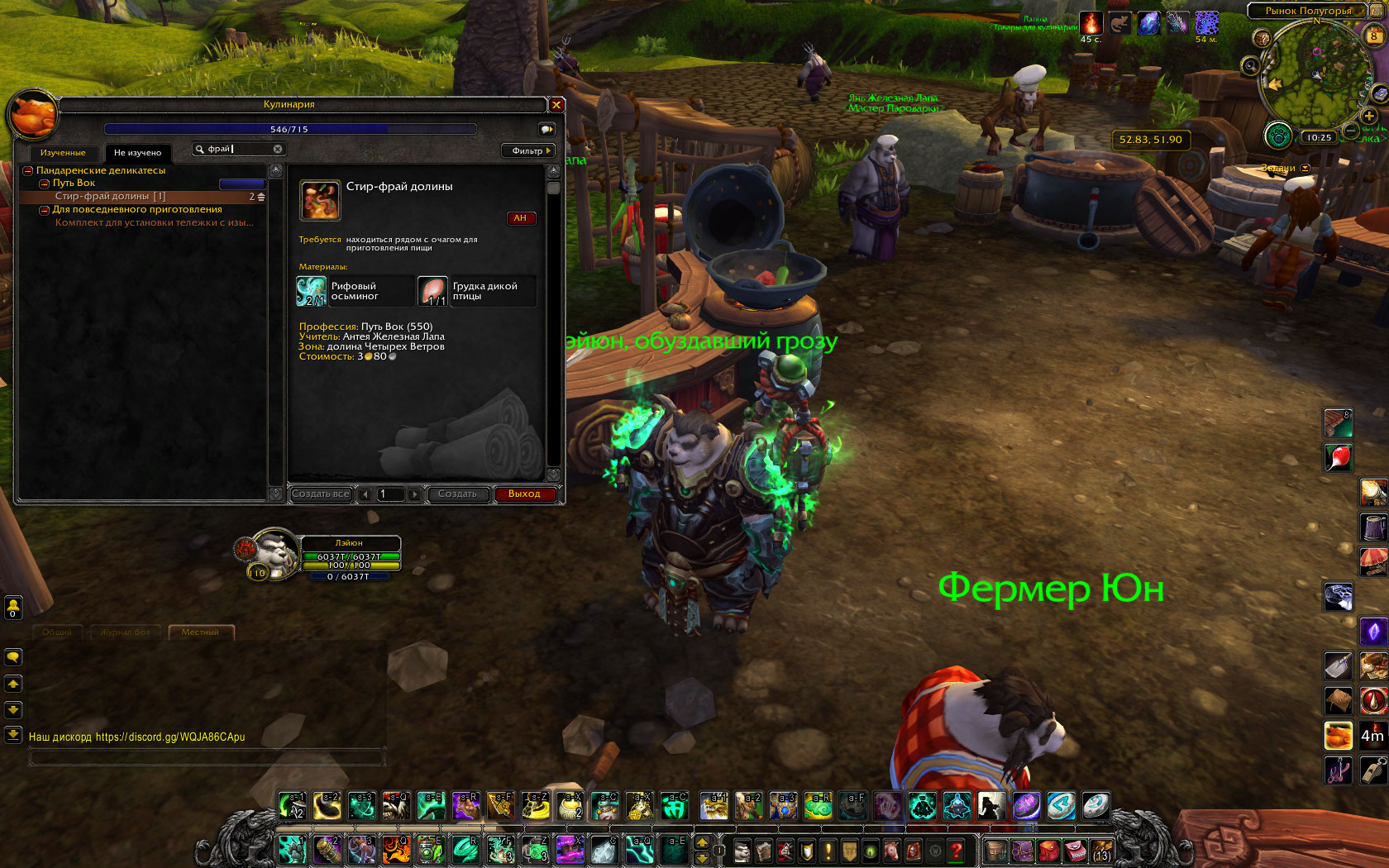Screen dimensions: 1389x868
Task: Clear the recipe search text
Action: 278,150
